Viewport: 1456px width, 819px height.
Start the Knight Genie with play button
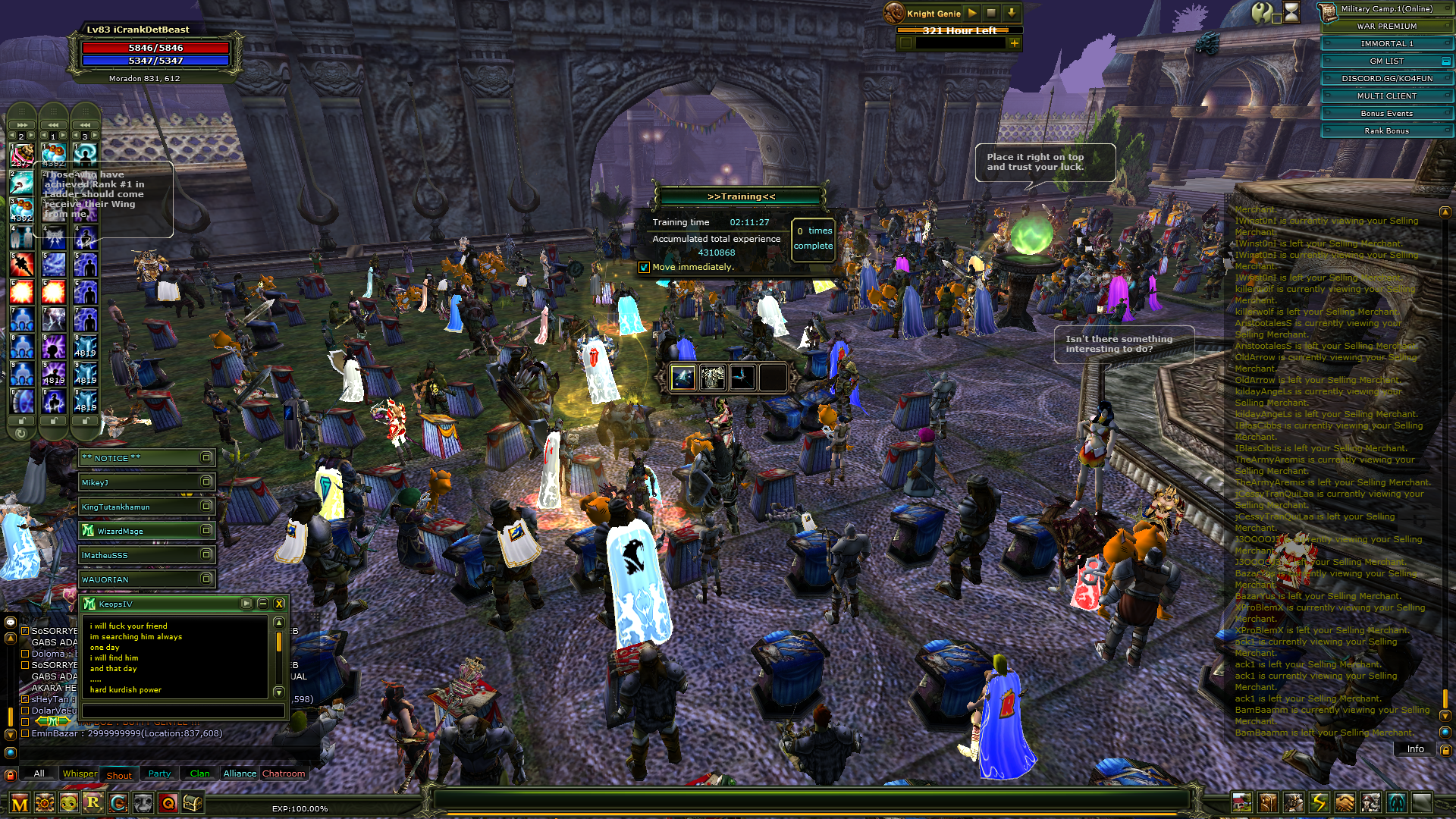tap(973, 13)
